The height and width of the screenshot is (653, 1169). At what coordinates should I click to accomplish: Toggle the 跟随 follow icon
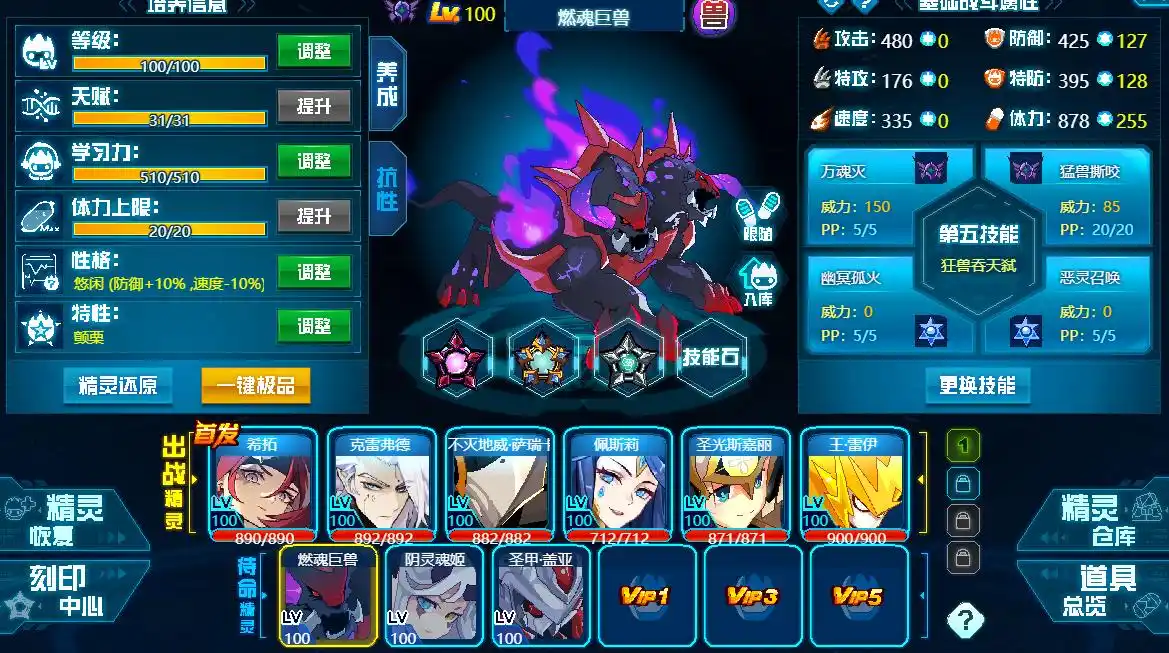758,217
